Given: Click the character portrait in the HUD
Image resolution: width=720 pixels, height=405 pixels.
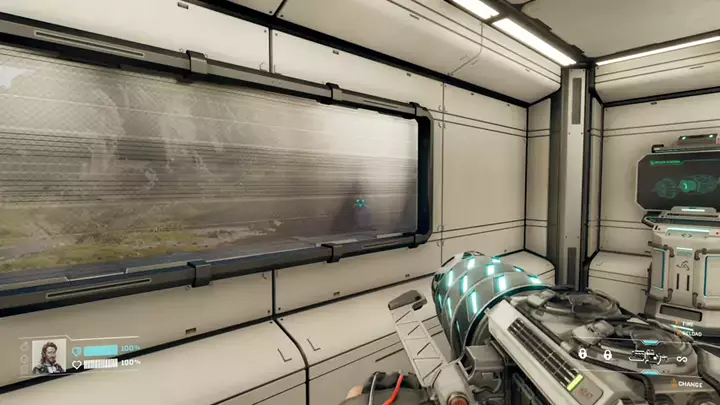Looking at the screenshot, I should pos(48,356).
